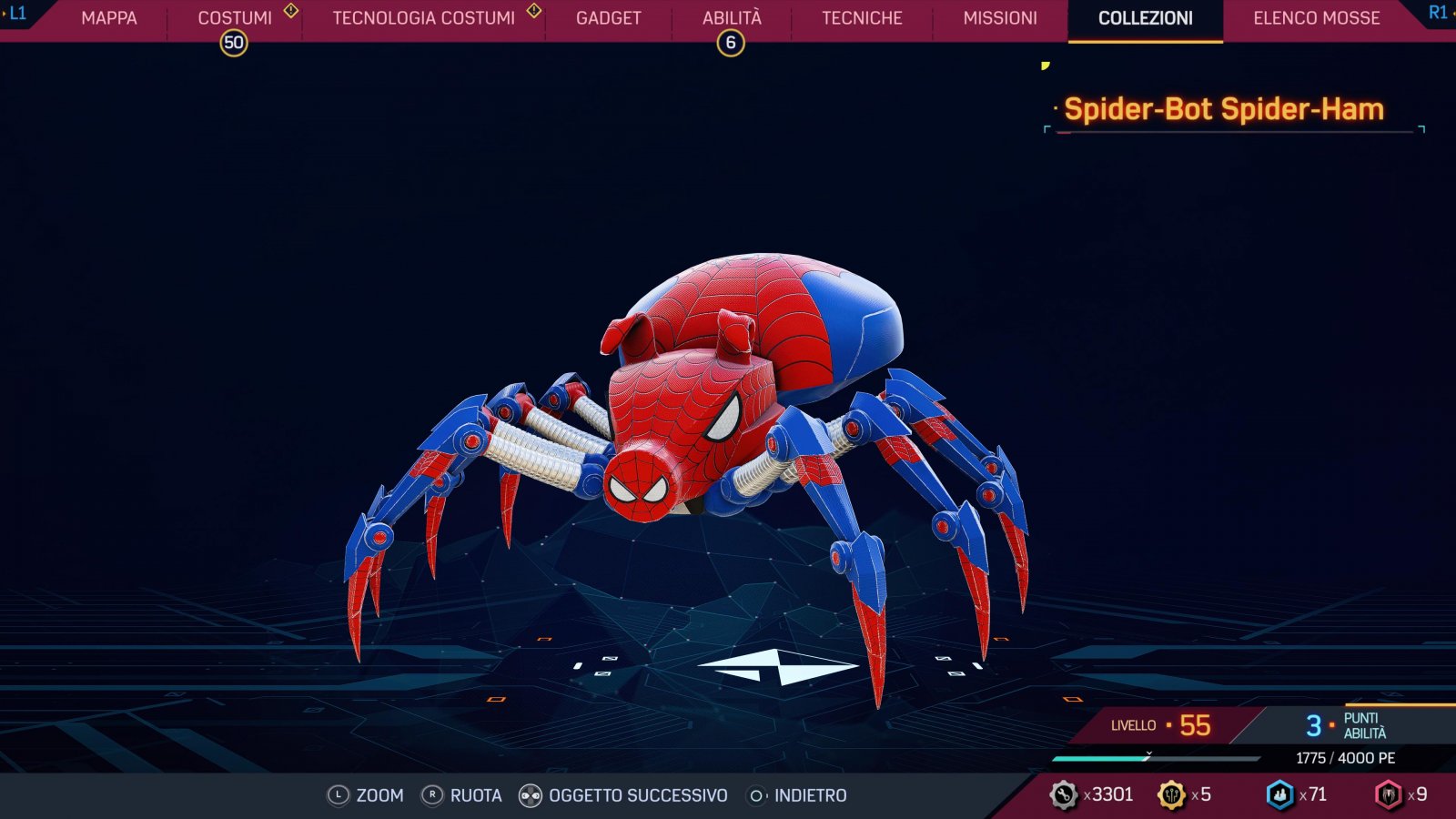
Task: Click the 50 badge under Costumi
Action: pyautogui.click(x=234, y=42)
